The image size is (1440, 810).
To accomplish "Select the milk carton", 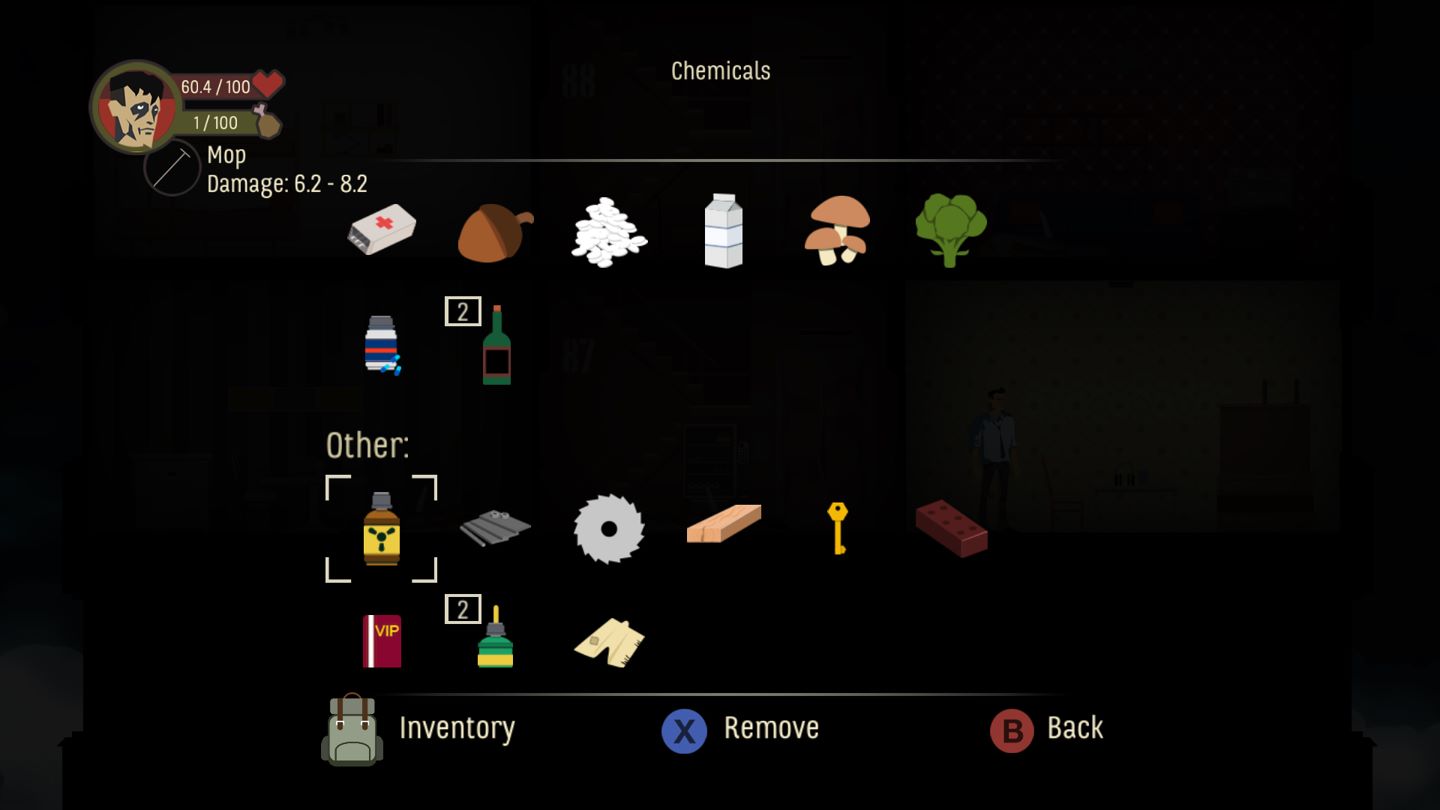I will (722, 230).
